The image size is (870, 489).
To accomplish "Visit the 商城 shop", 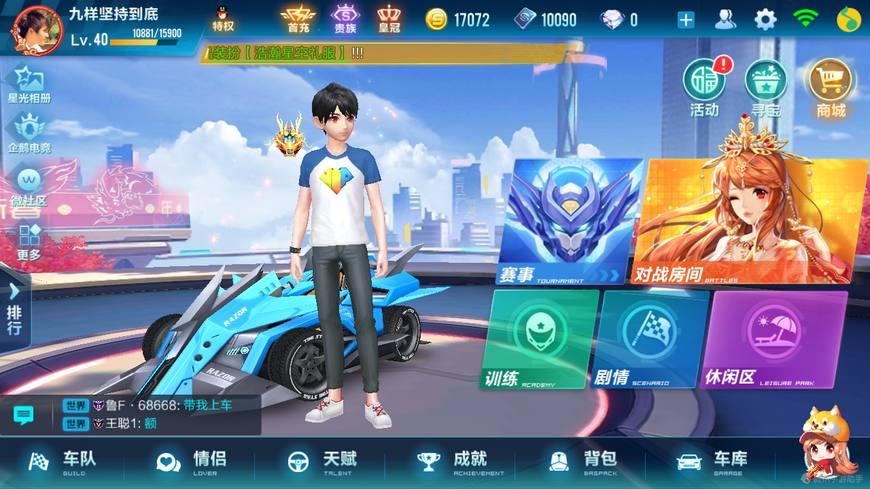I will [830, 86].
